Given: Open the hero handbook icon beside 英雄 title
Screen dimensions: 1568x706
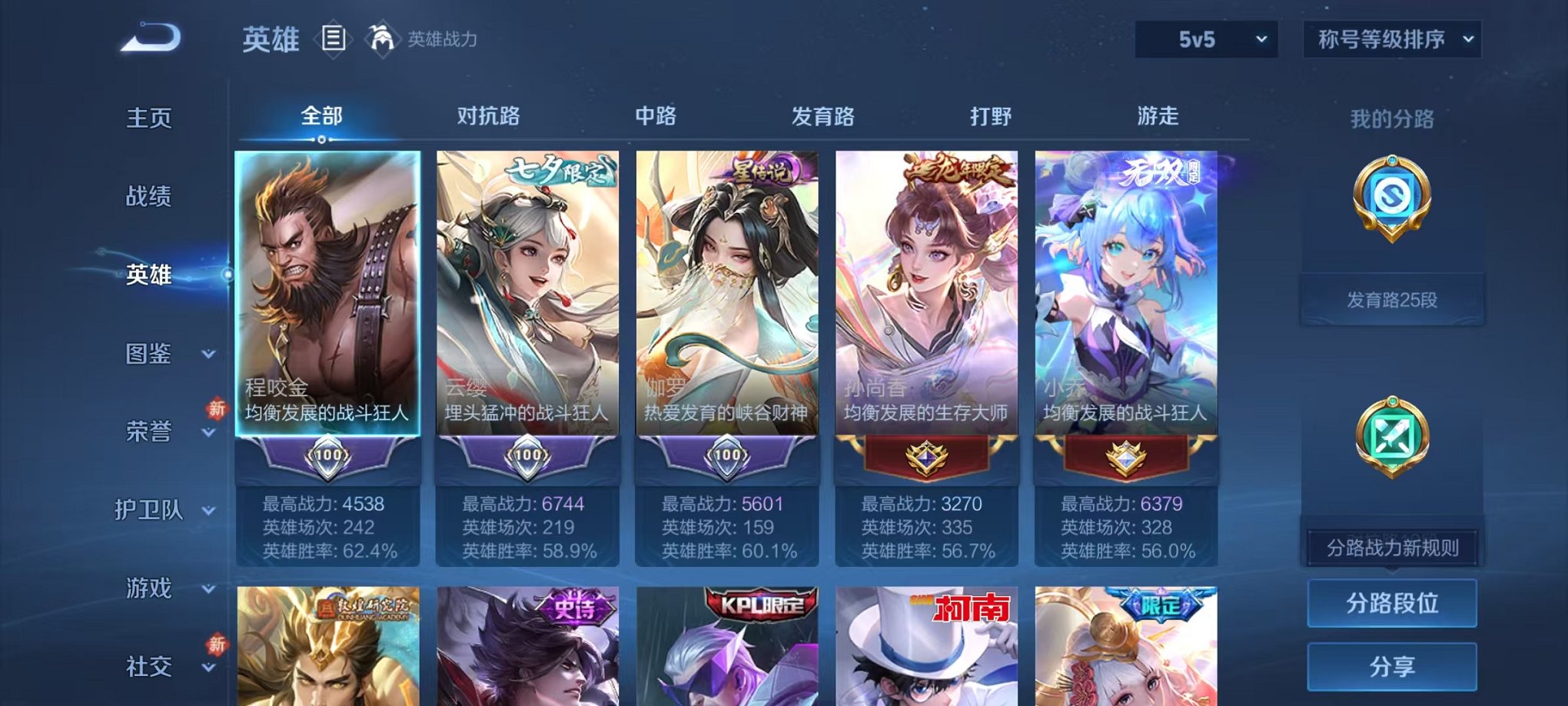Looking at the screenshot, I should tap(334, 38).
